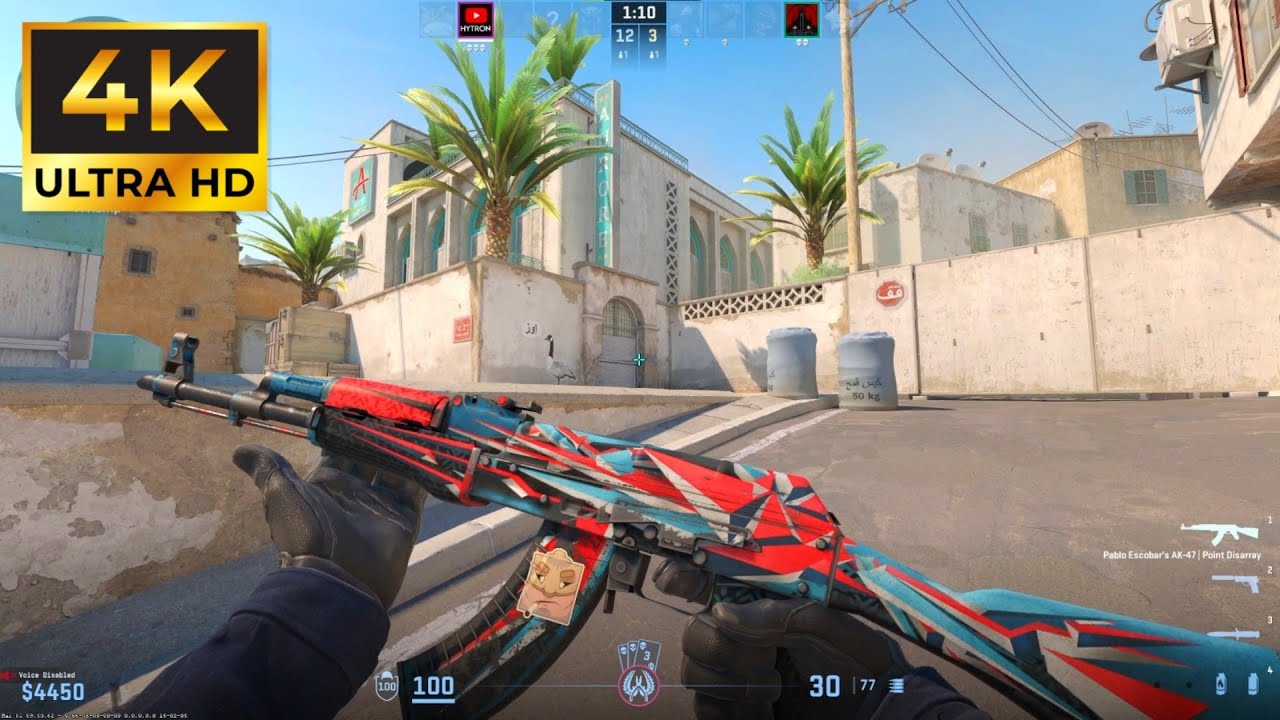Select the red curtain enemy player avatar

point(802,19)
